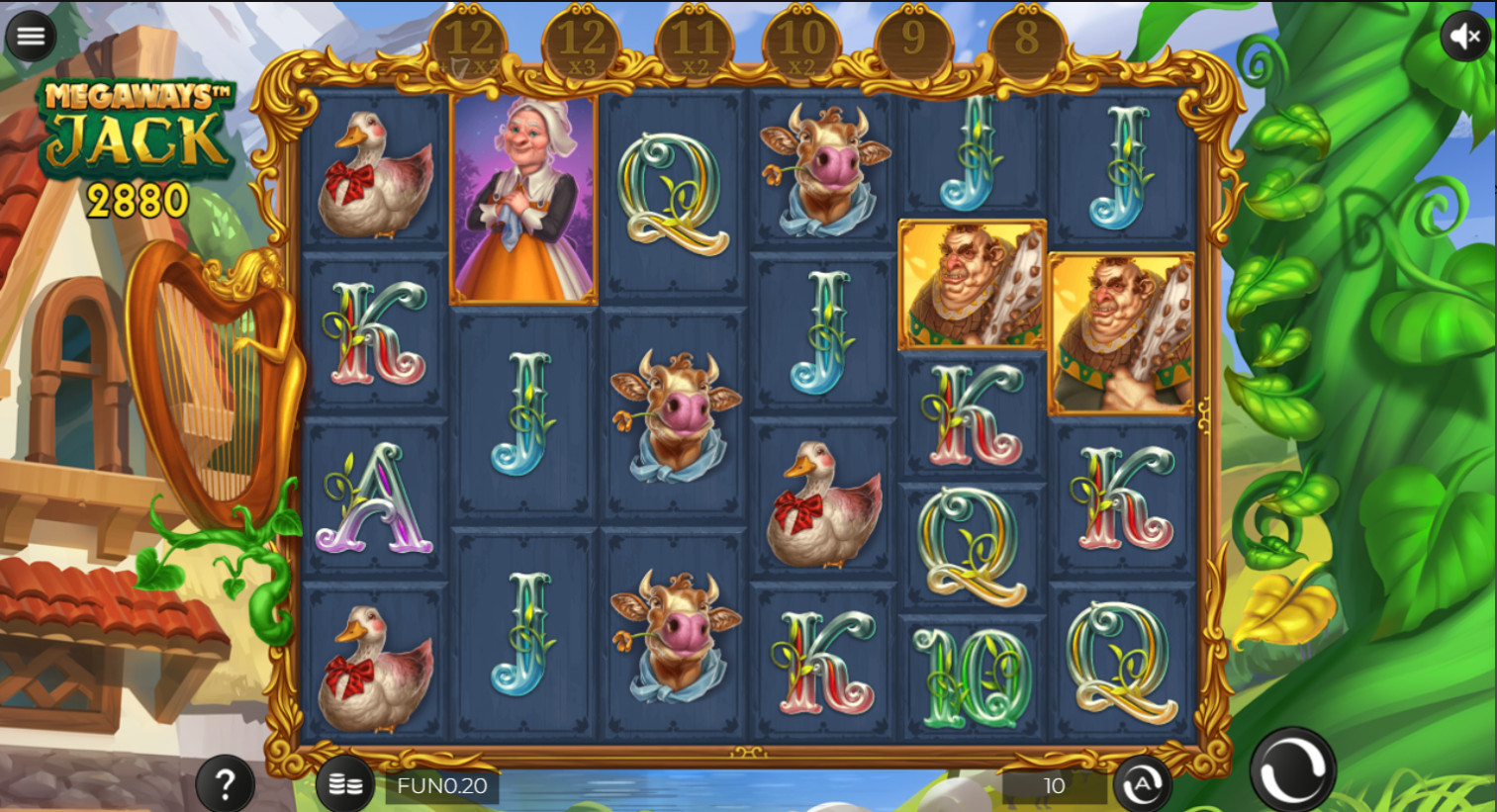
Task: Click the spin button
Action: (1292, 770)
